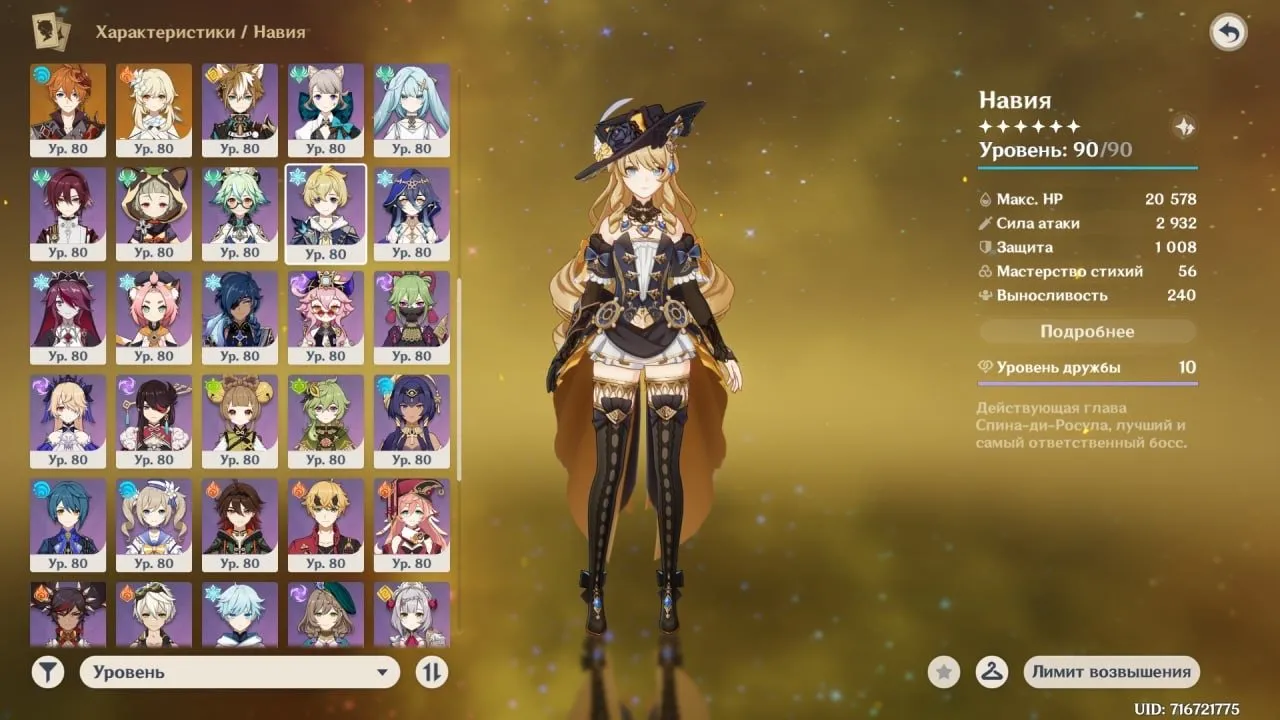1280x720 pixels.
Task: Click the friendship emblem next to Уровень дружбы
Action: [986, 367]
